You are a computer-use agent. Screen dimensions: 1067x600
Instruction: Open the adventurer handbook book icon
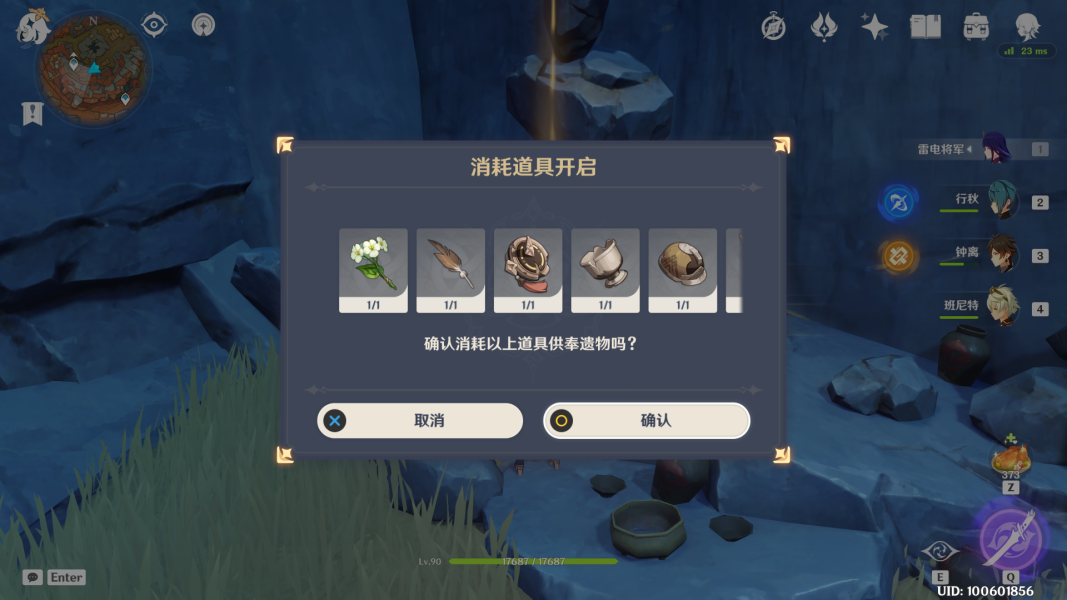tap(925, 27)
